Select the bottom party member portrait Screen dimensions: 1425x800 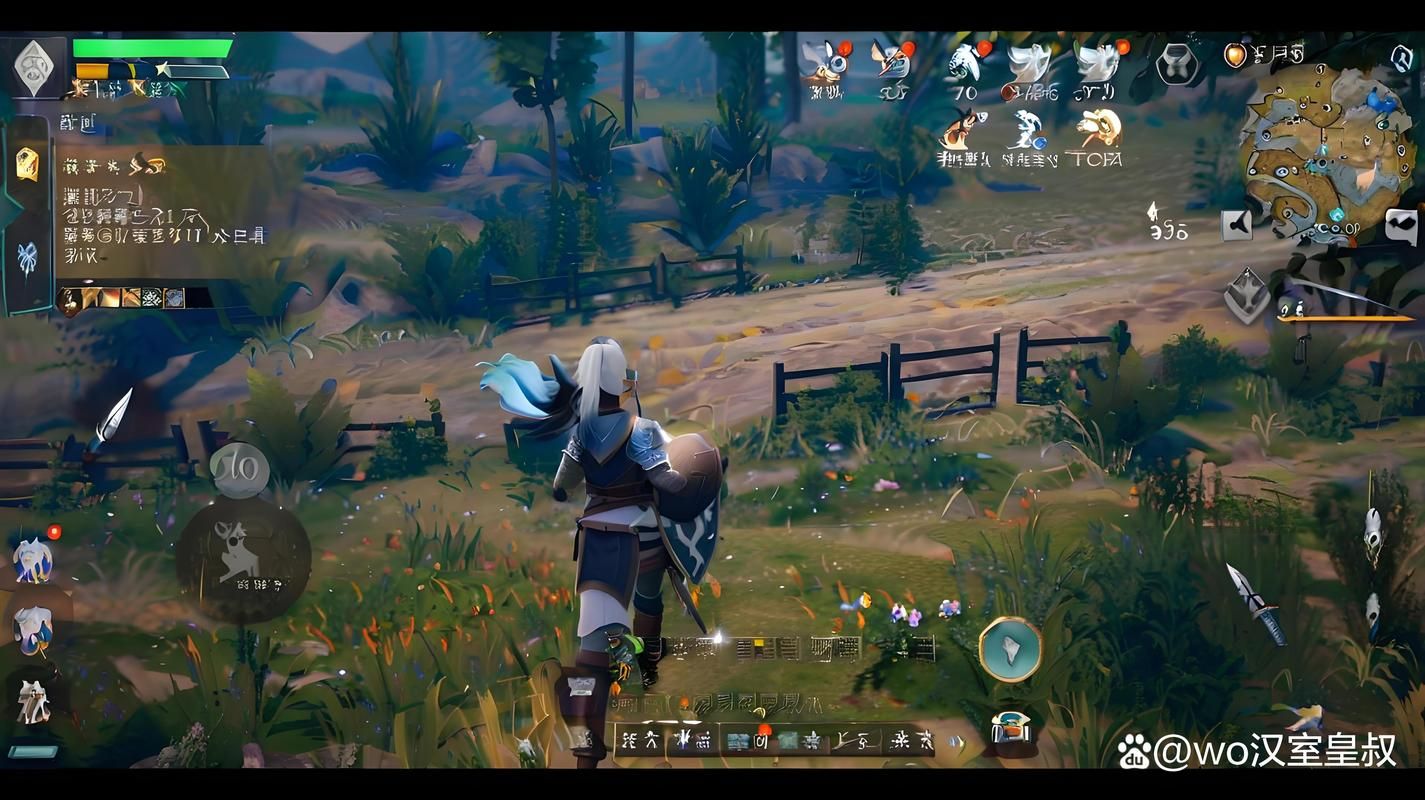pyautogui.click(x=33, y=701)
